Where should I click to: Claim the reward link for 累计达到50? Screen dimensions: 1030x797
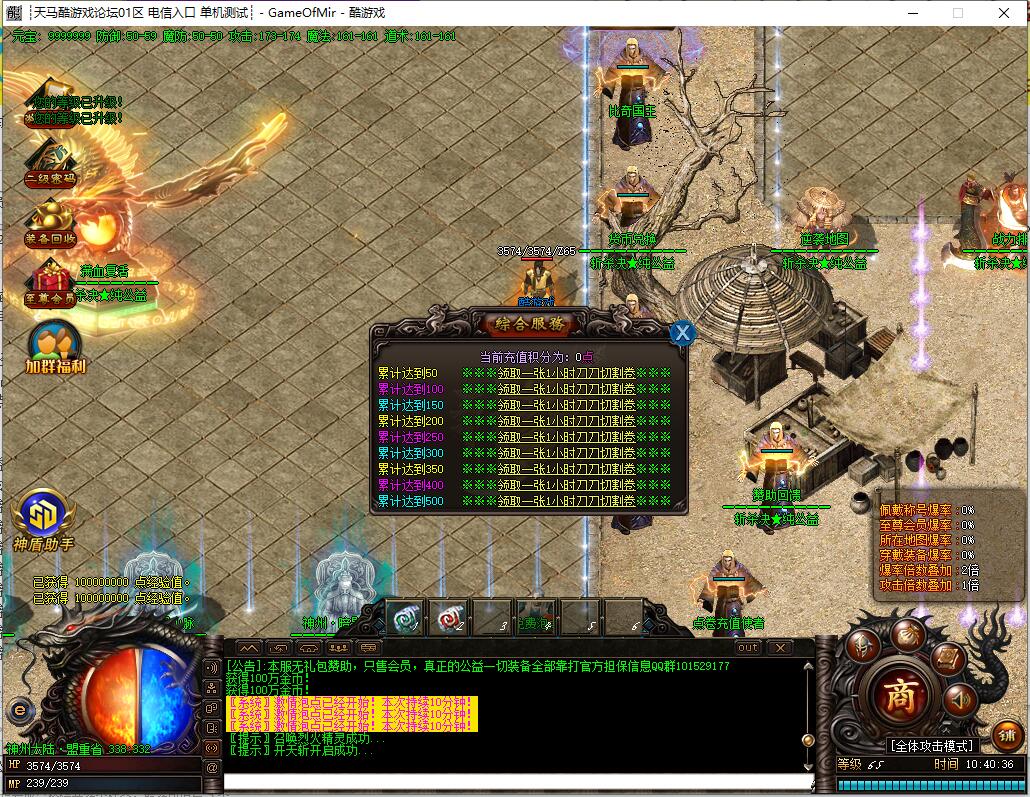[566, 373]
